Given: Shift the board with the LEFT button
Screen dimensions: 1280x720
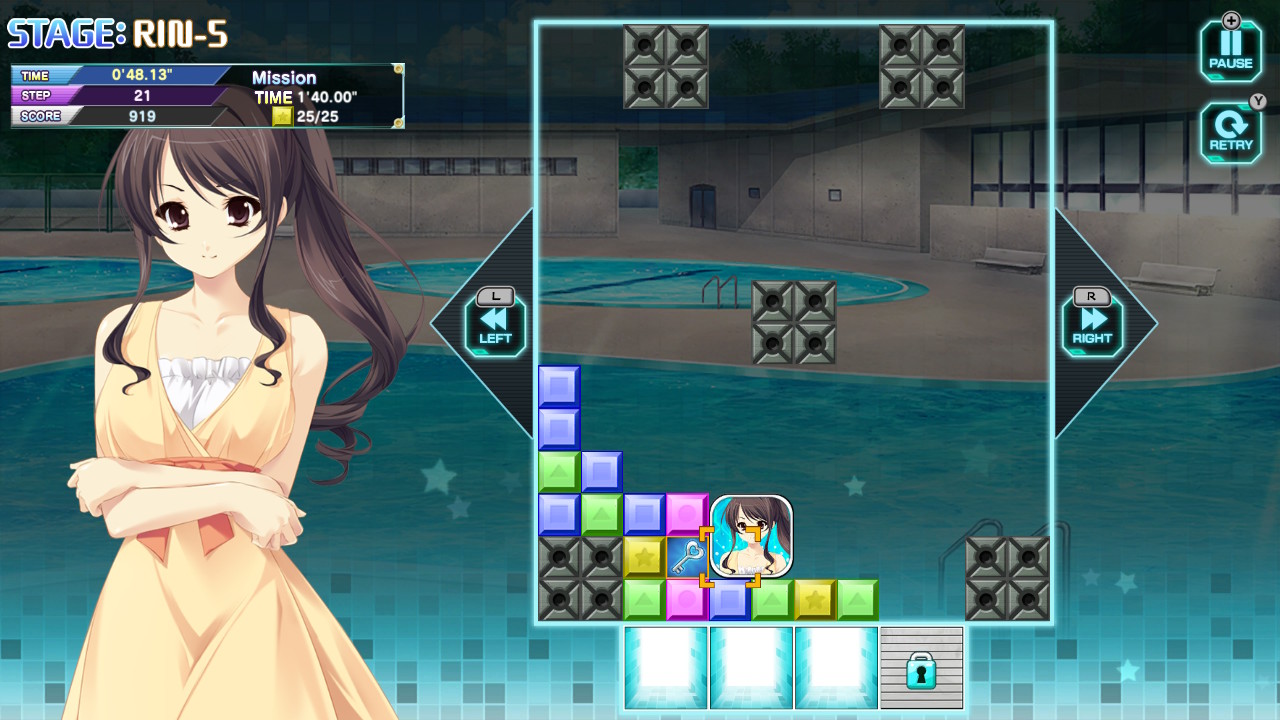Looking at the screenshot, I should tap(495, 324).
